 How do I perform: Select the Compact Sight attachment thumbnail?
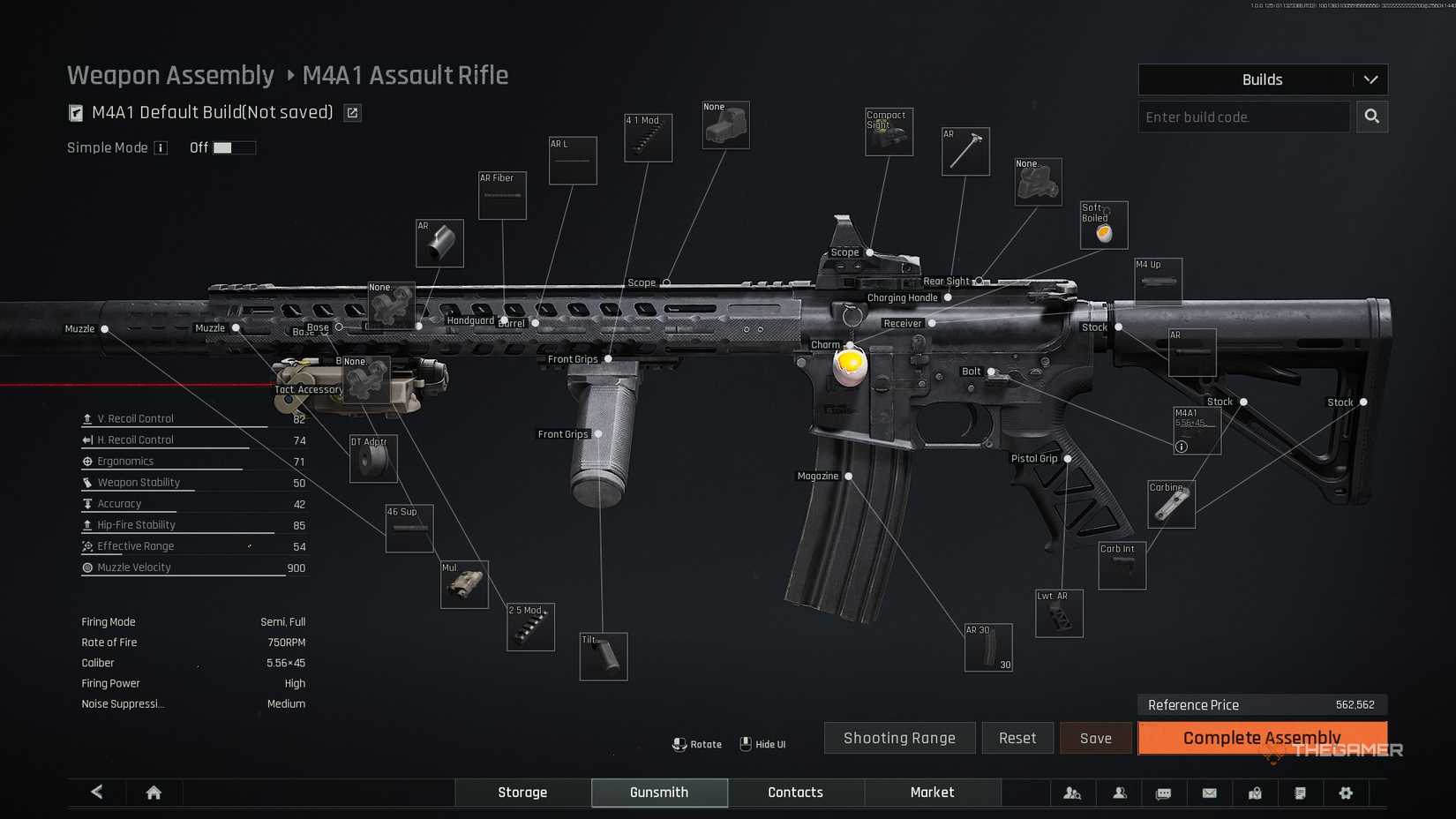point(889,132)
